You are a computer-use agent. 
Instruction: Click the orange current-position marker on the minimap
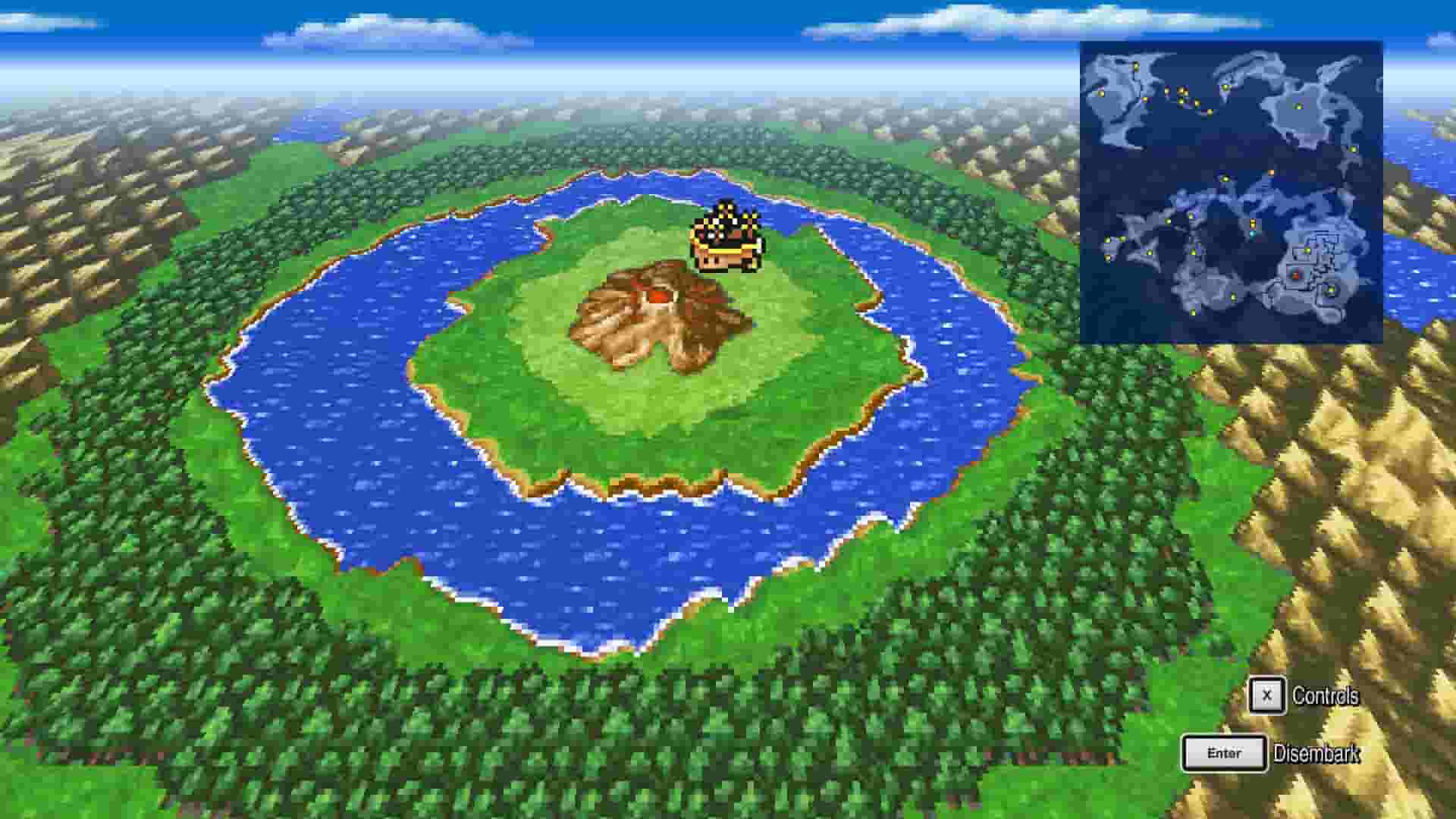click(1272, 173)
